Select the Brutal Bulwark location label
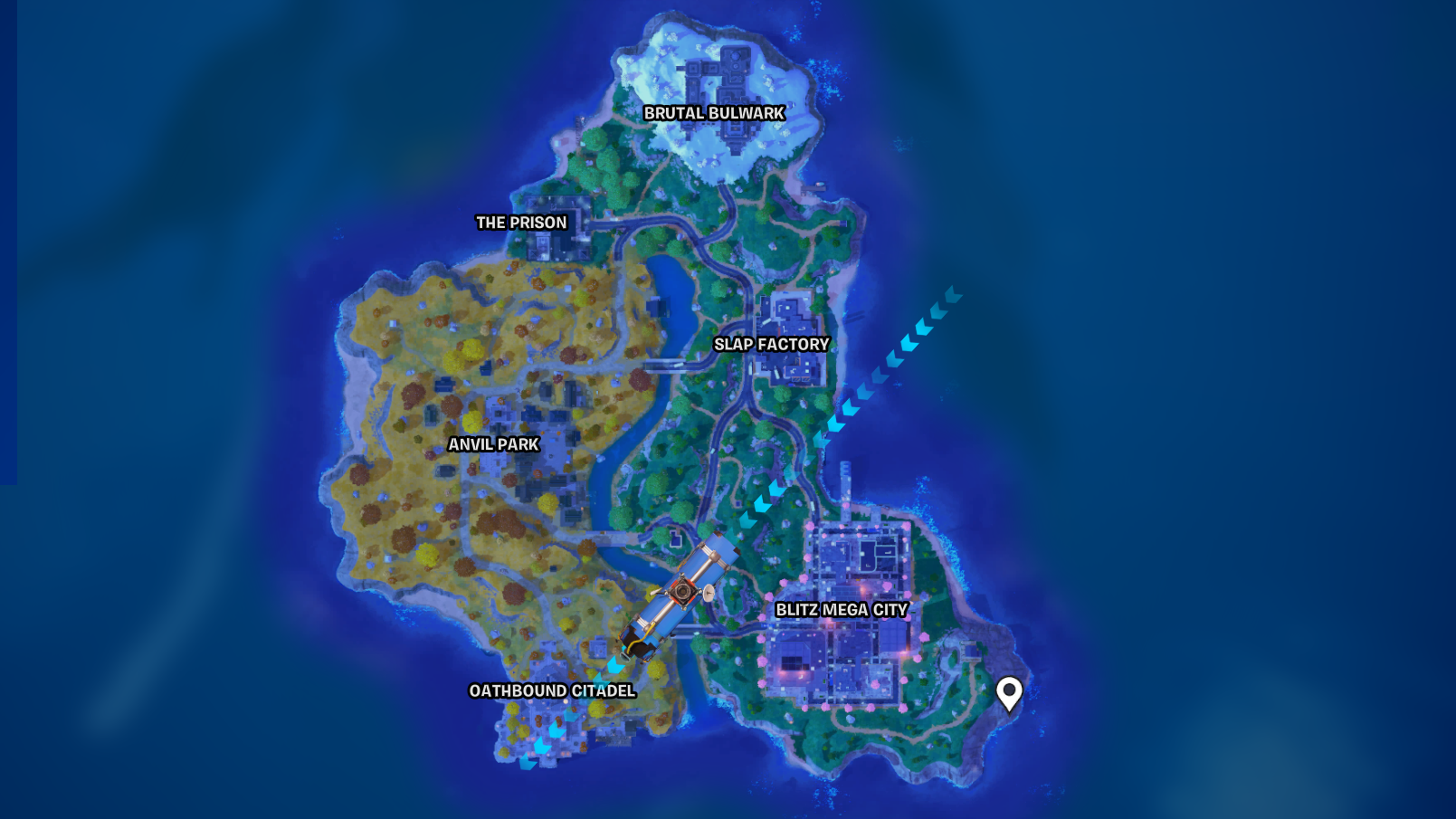 click(715, 113)
